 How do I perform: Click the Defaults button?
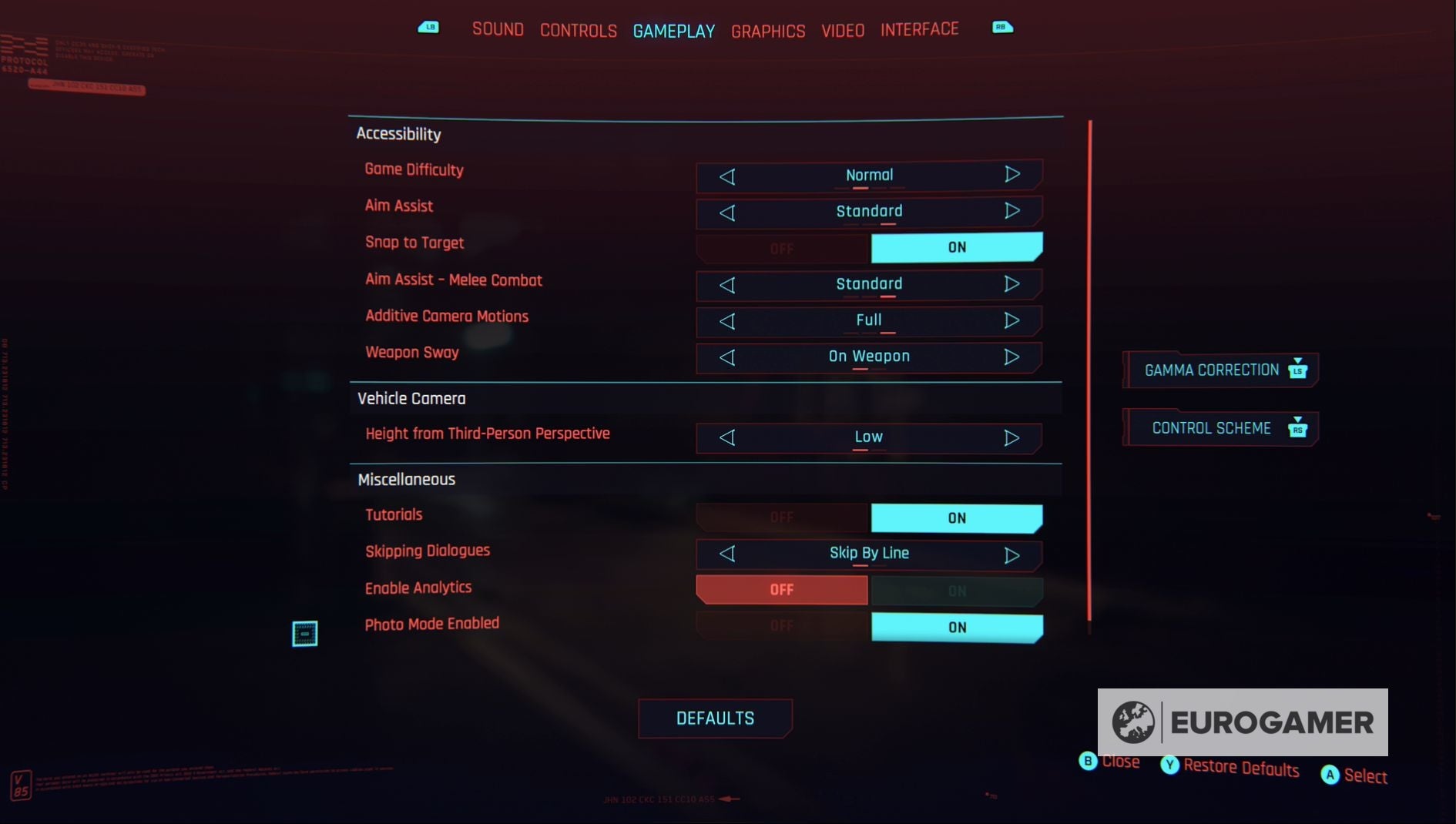coord(714,718)
